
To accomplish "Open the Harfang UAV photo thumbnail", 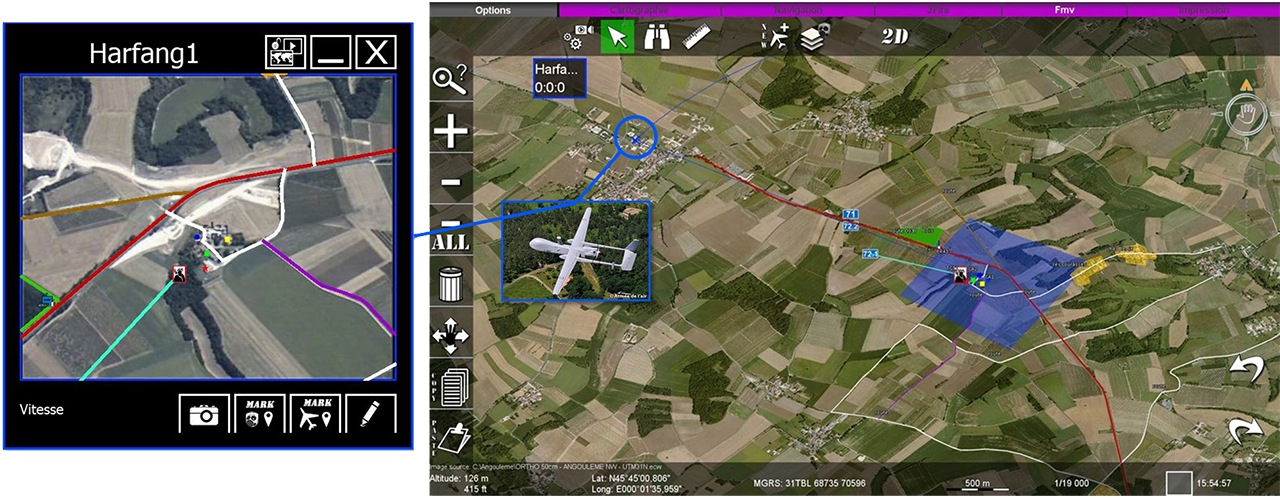I will click(576, 251).
